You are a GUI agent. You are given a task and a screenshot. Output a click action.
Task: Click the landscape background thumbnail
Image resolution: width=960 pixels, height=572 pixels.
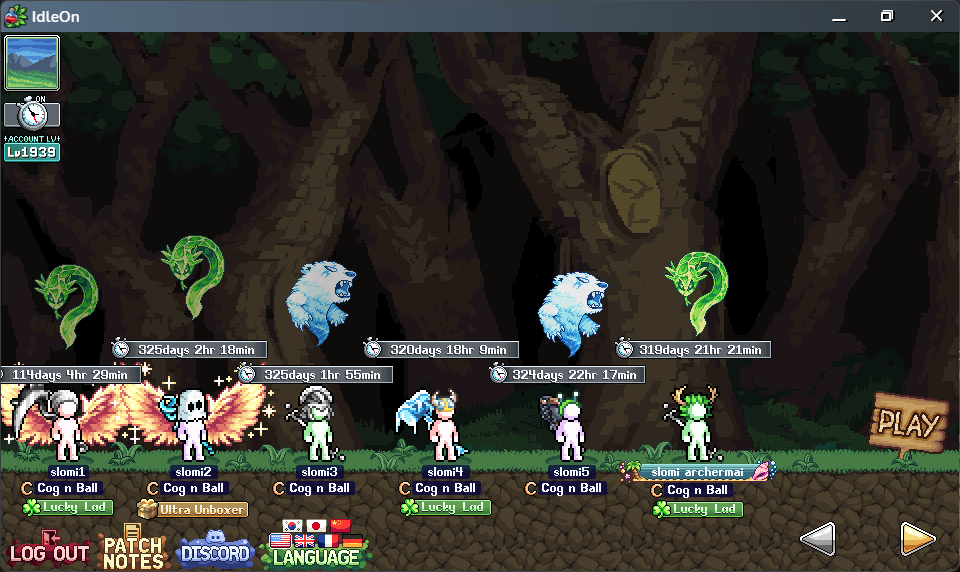click(x=32, y=63)
